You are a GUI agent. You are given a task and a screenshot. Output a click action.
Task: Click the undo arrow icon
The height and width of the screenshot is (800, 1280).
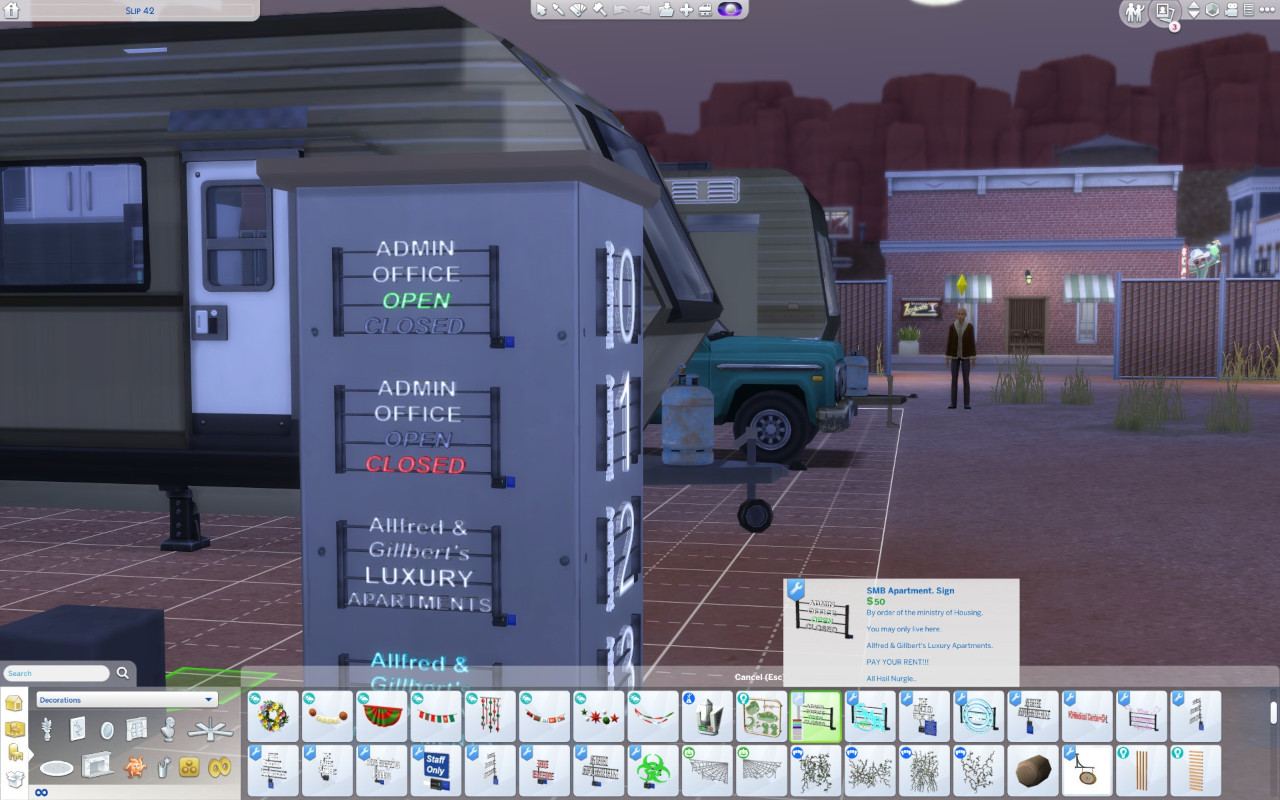pos(621,10)
